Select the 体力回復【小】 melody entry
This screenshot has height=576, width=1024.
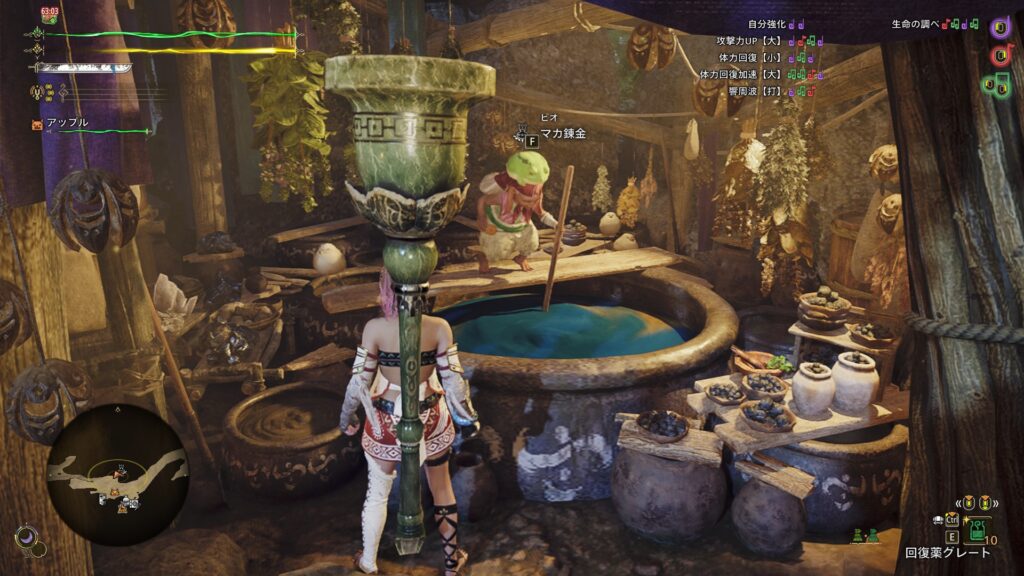pos(768,58)
